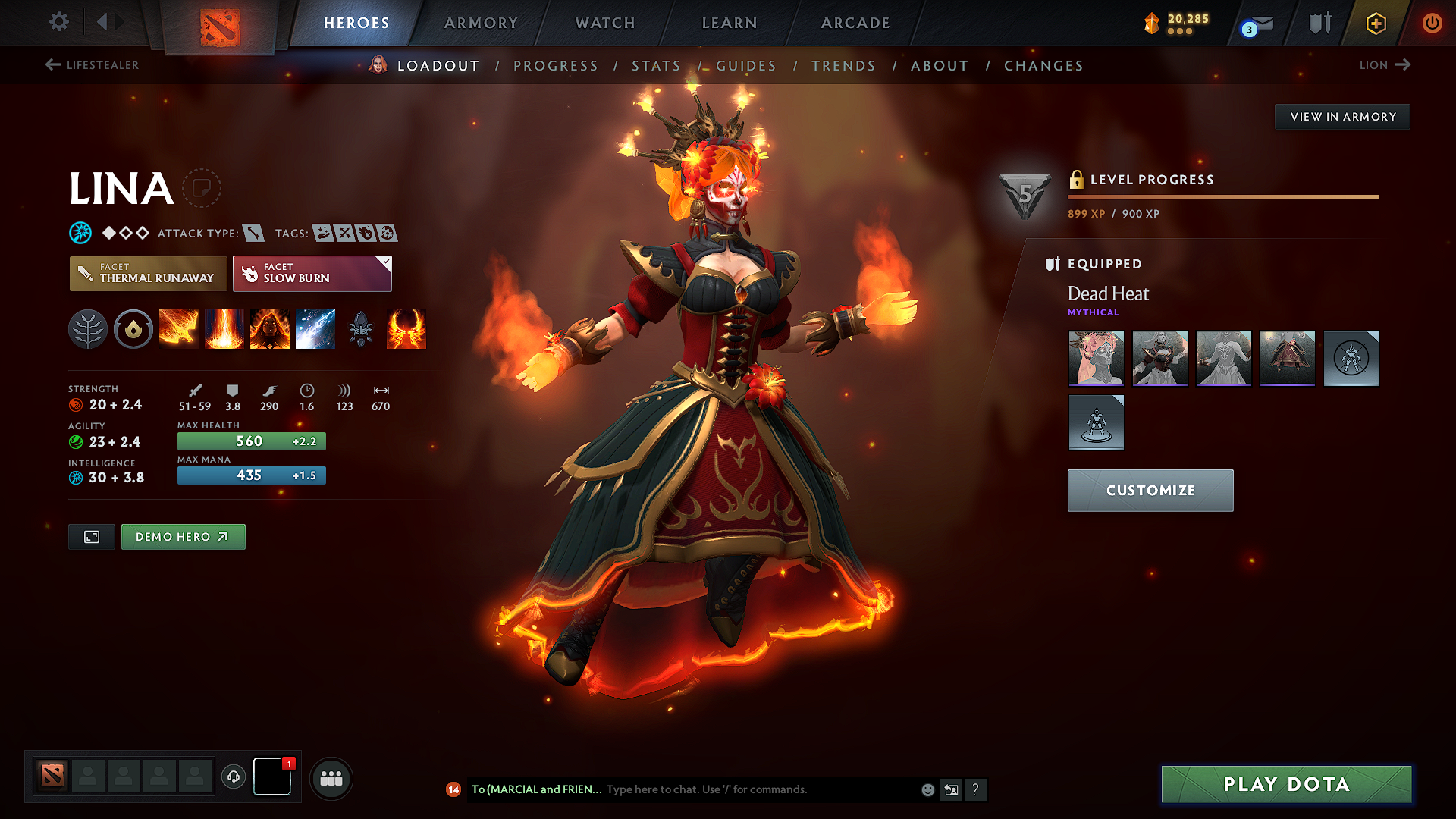Click the locked Level Progress padlock

click(1076, 180)
